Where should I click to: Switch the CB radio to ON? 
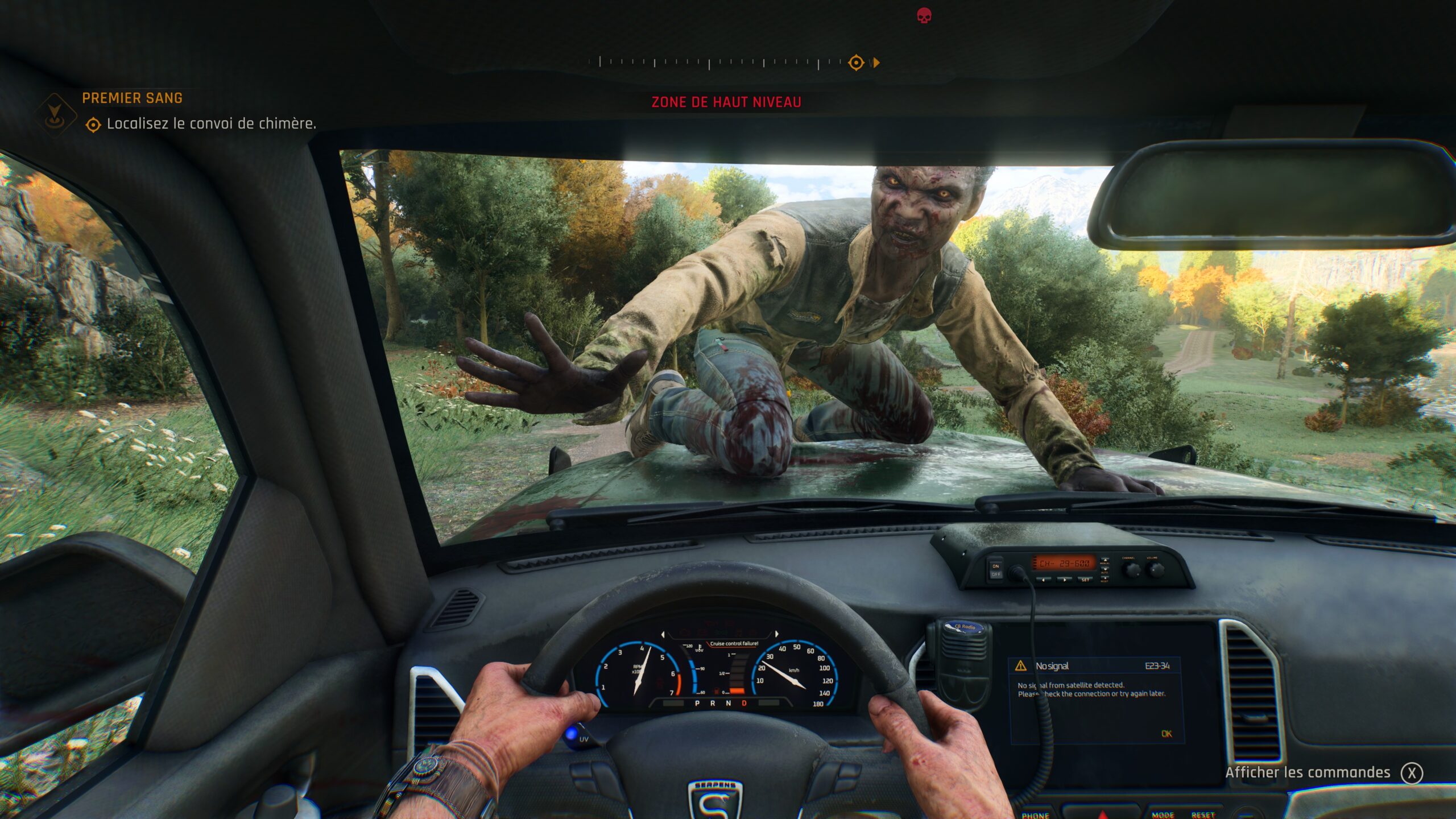point(995,566)
